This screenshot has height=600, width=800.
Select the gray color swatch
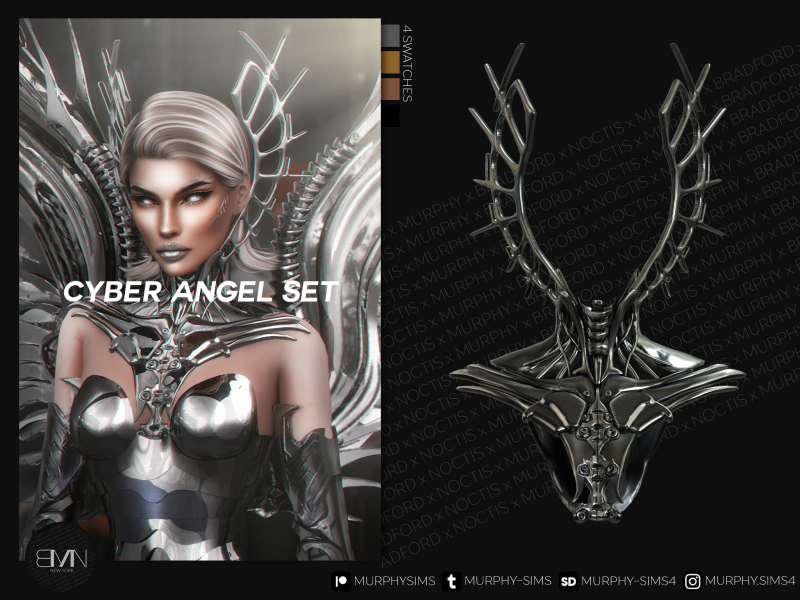click(391, 37)
